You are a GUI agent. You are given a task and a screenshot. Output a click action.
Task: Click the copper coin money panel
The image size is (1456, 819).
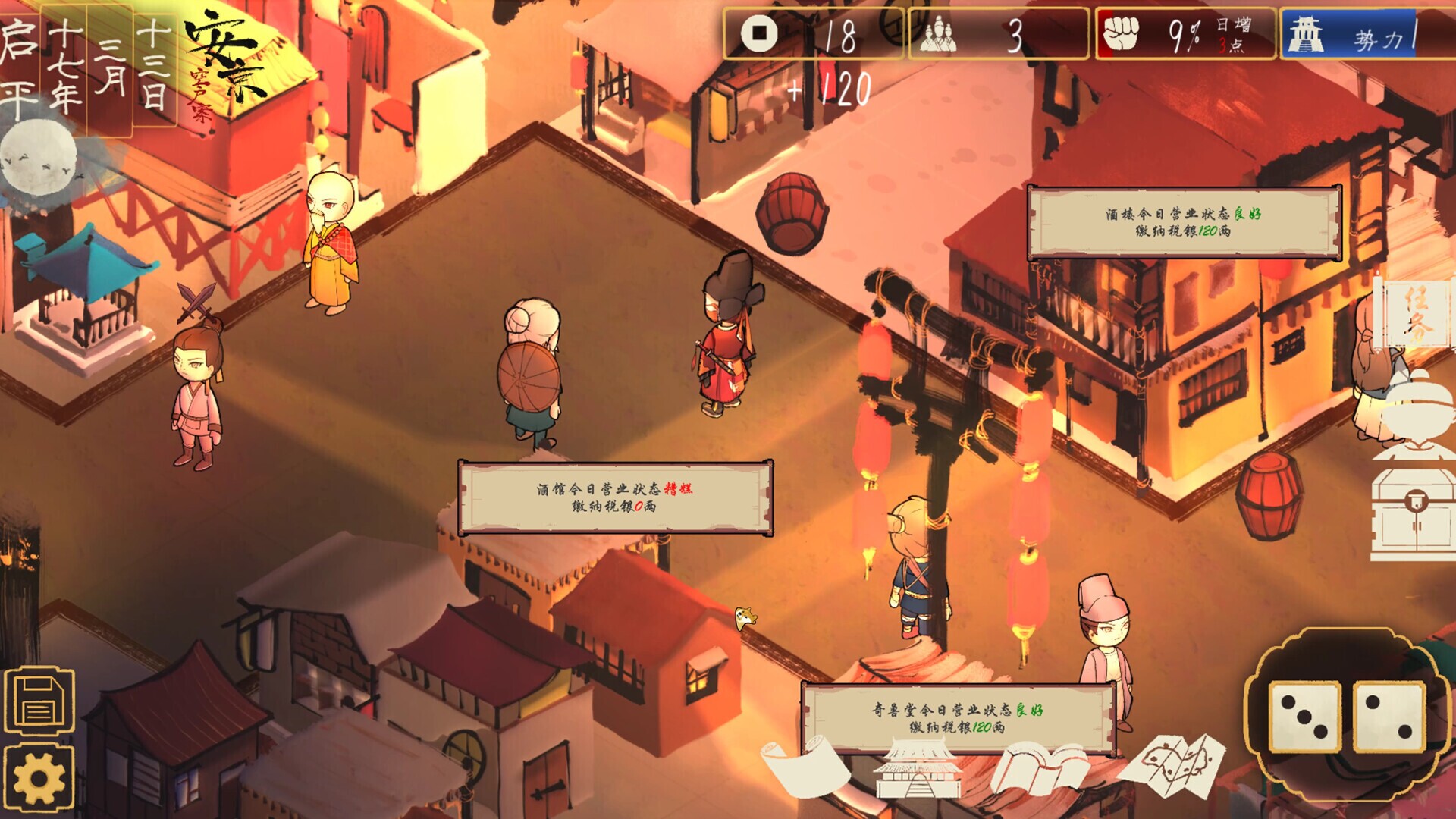(813, 35)
